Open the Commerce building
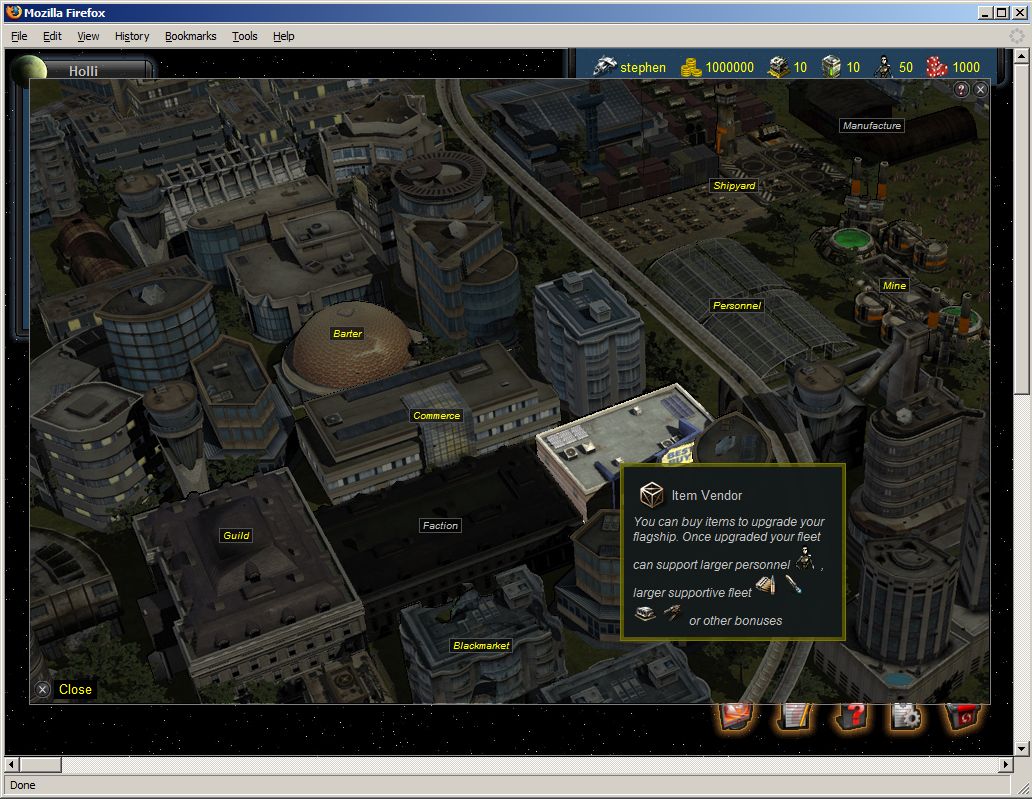This screenshot has height=799, width=1032. [436, 416]
